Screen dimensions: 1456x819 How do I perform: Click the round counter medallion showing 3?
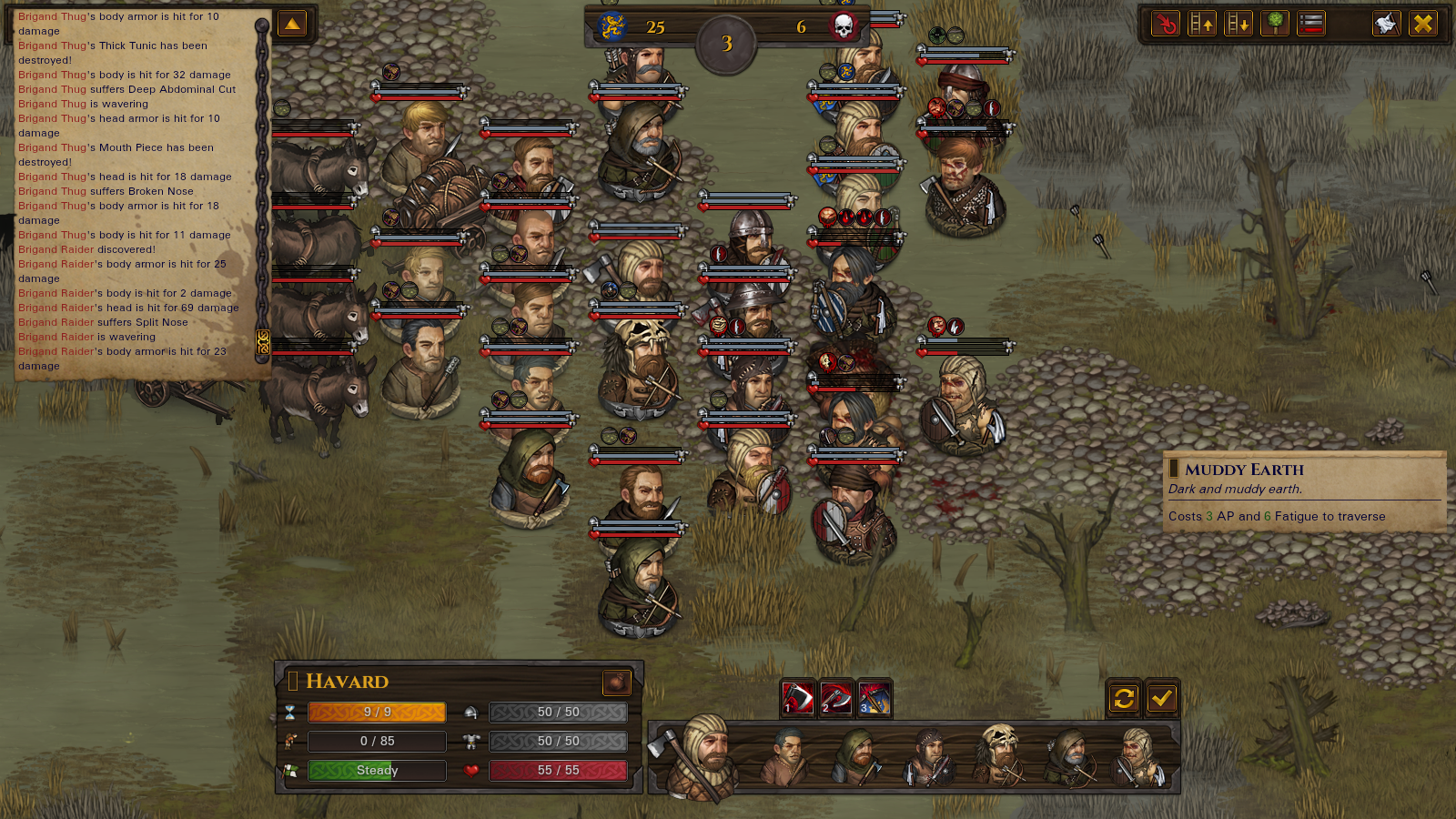pyautogui.click(x=726, y=44)
